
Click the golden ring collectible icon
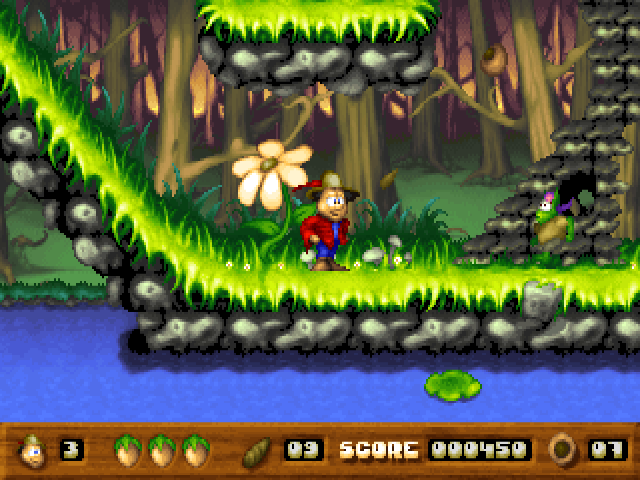pos(562,450)
